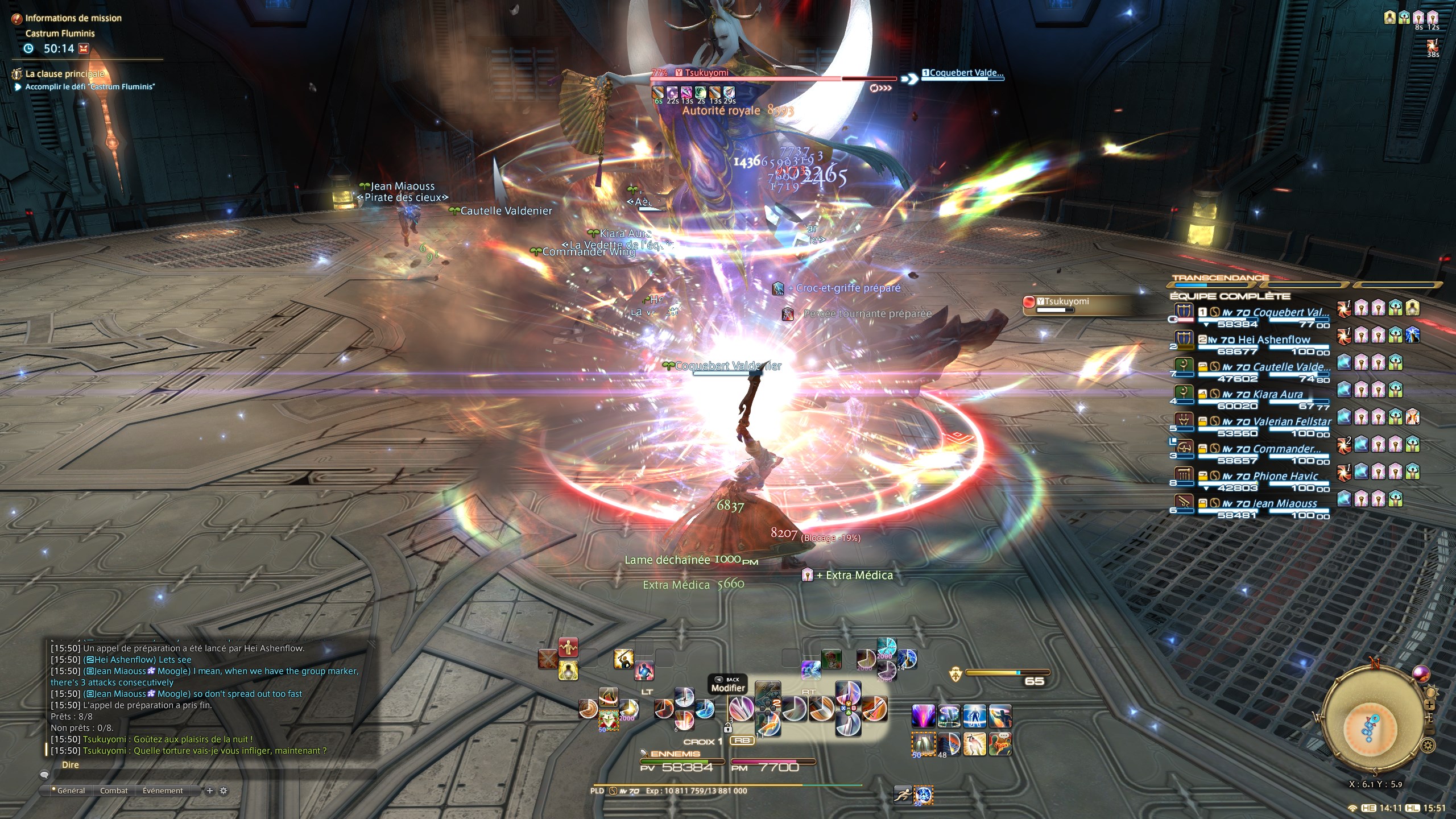1456x819 pixels.
Task: Click the RB cross hotbar set indicator
Action: pyautogui.click(x=742, y=741)
